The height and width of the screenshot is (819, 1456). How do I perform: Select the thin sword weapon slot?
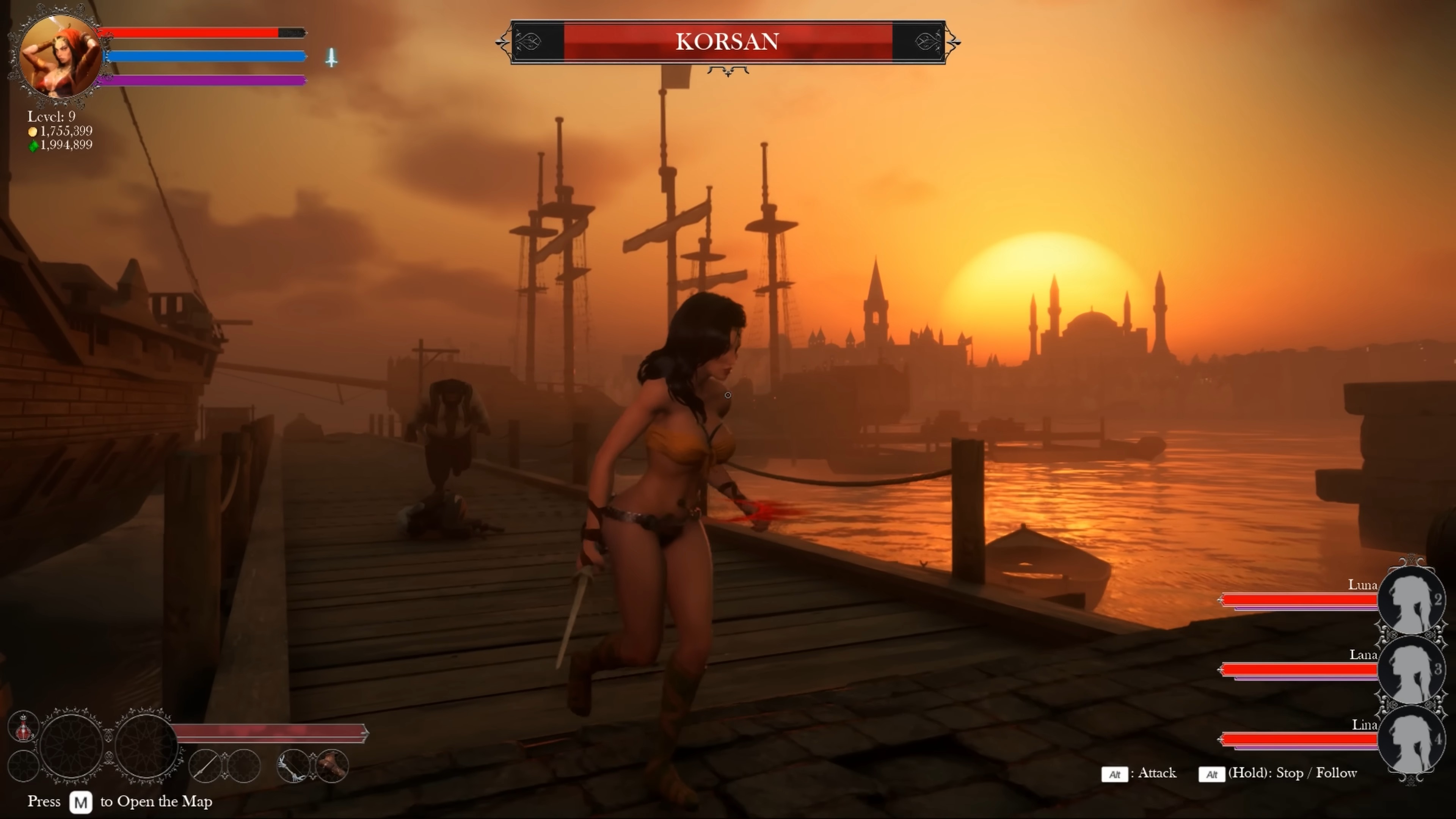tap(205, 766)
